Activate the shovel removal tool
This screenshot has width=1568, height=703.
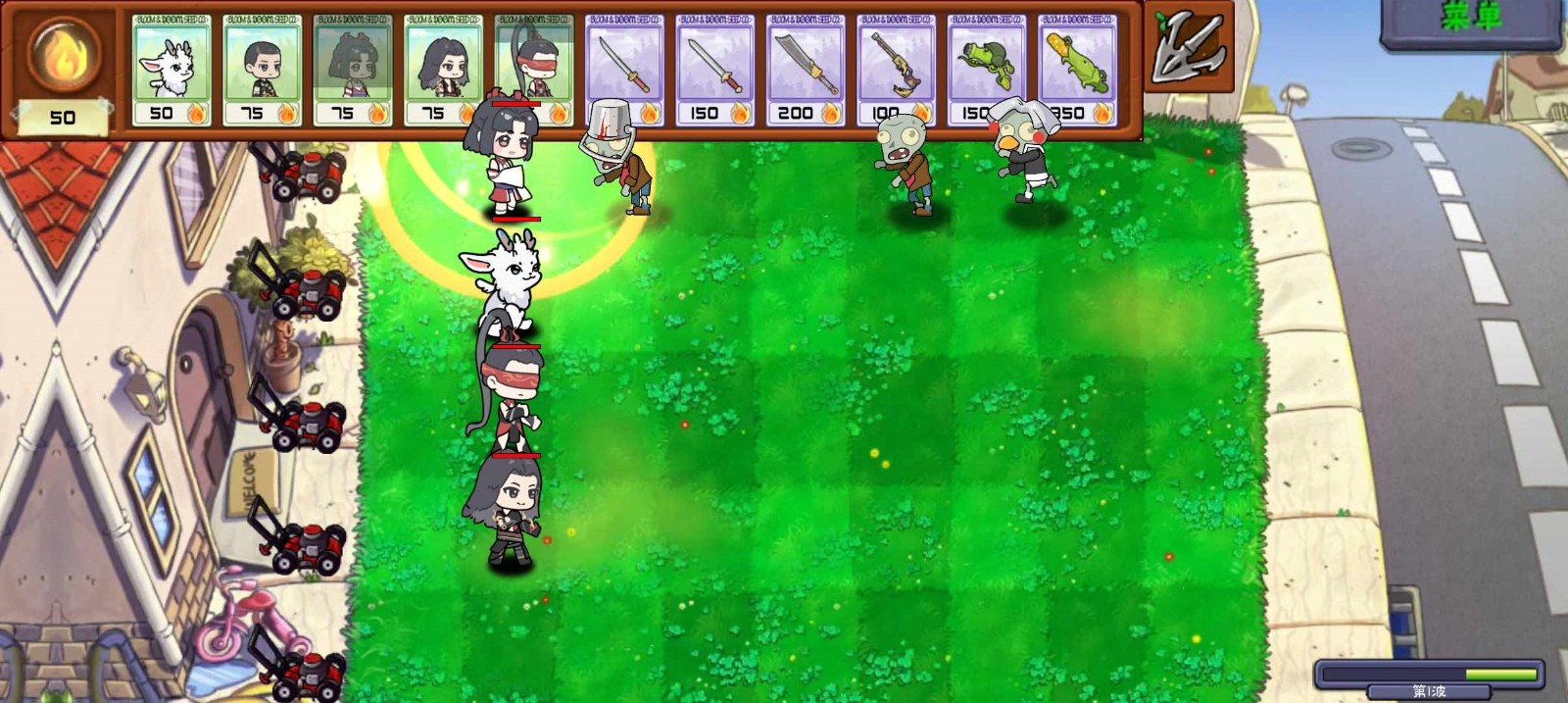pos(1188,47)
